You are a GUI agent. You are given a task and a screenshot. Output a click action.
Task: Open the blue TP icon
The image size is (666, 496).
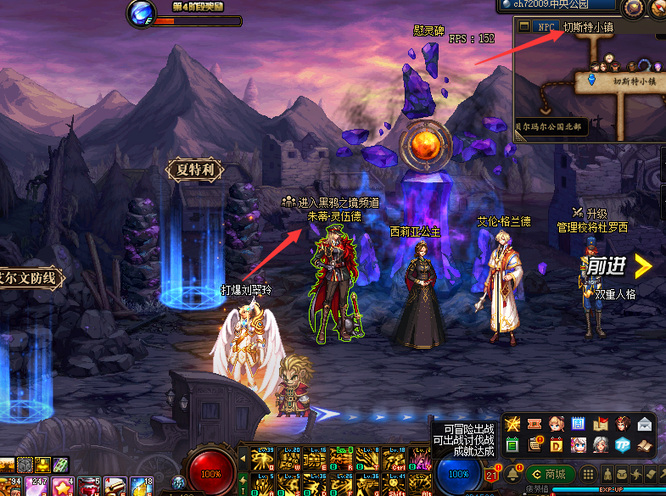(x=622, y=445)
